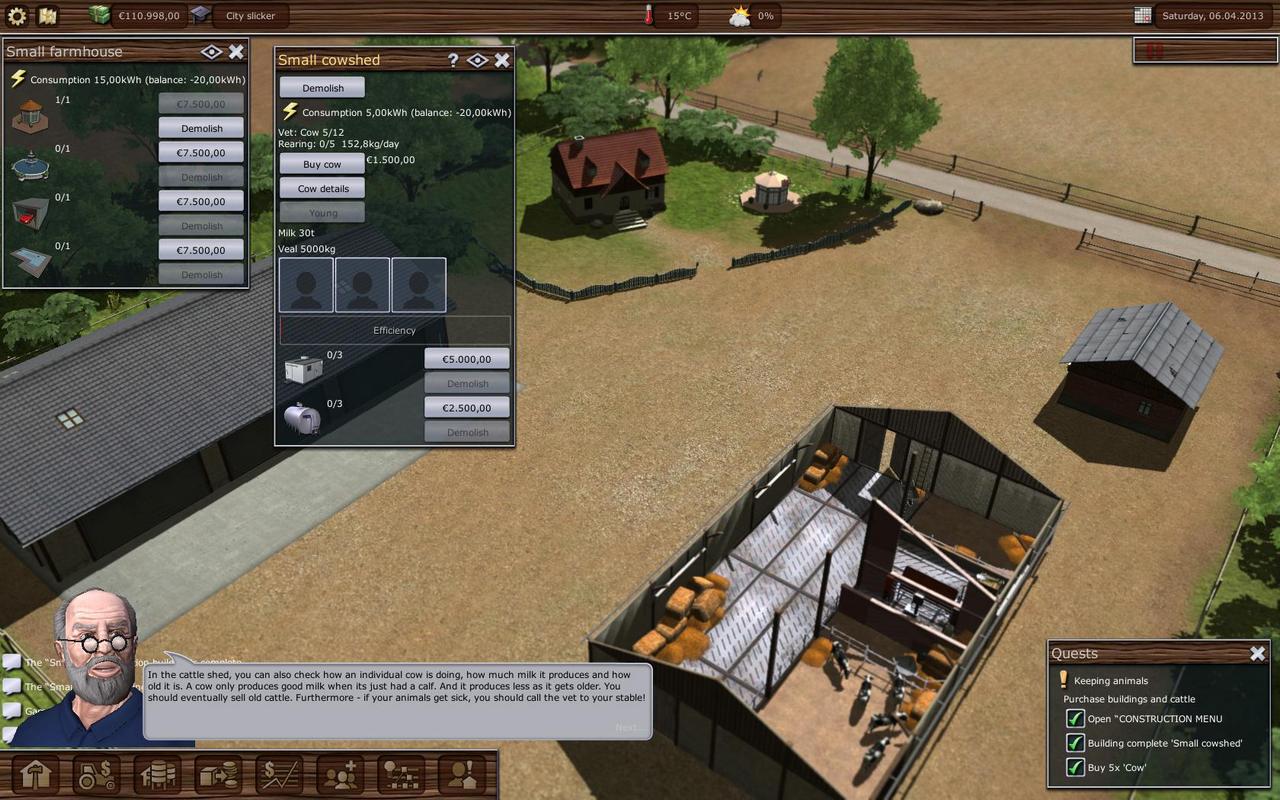
Task: Open the construction menu house-and-hammer icon
Action: tap(36, 775)
